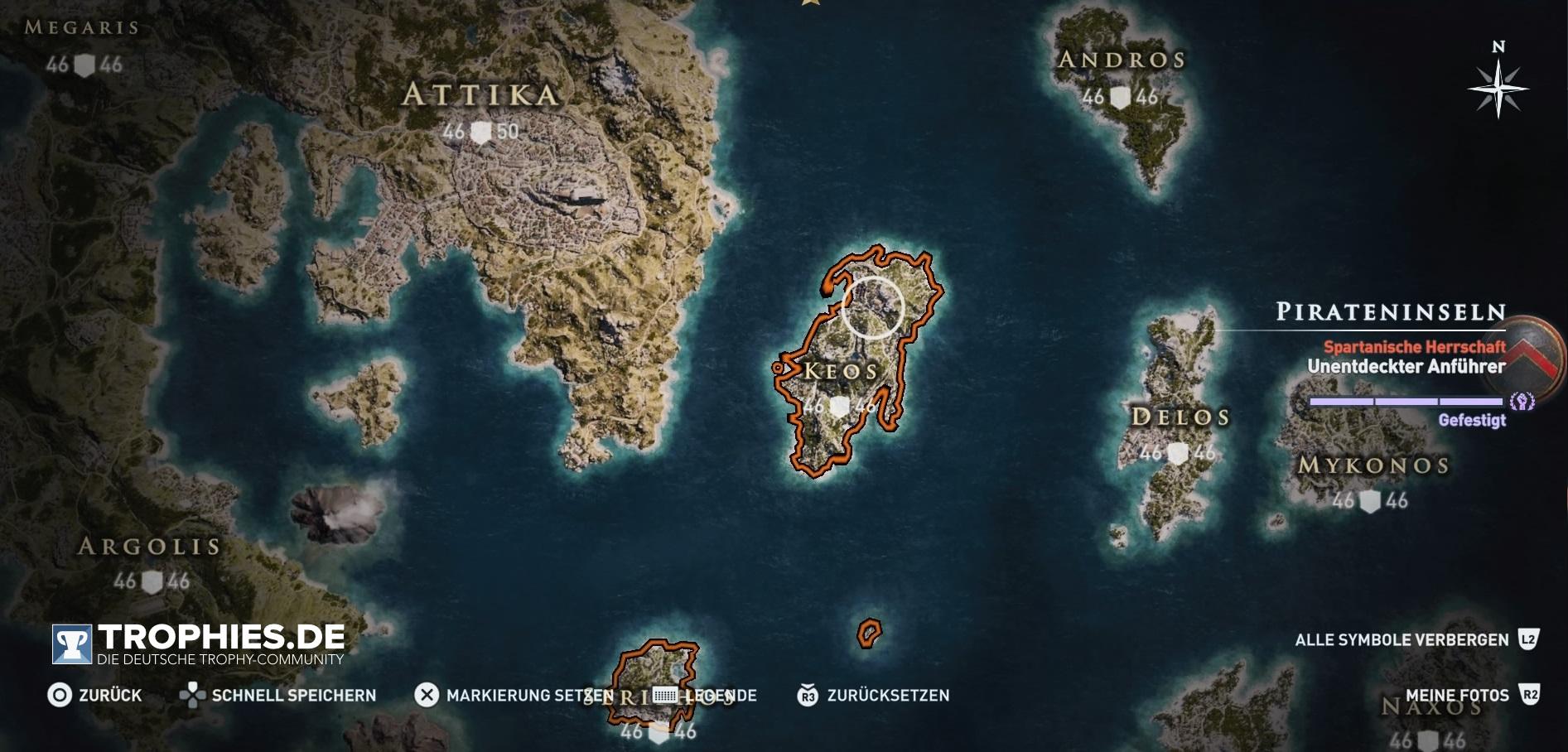This screenshot has width=1568, height=752.
Task: Open the map Legende
Action: 705,695
